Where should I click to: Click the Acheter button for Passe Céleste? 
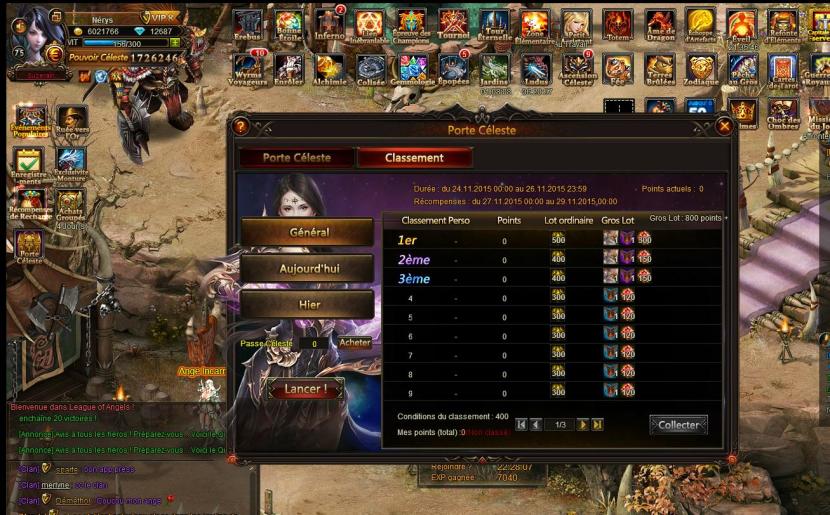tap(355, 343)
